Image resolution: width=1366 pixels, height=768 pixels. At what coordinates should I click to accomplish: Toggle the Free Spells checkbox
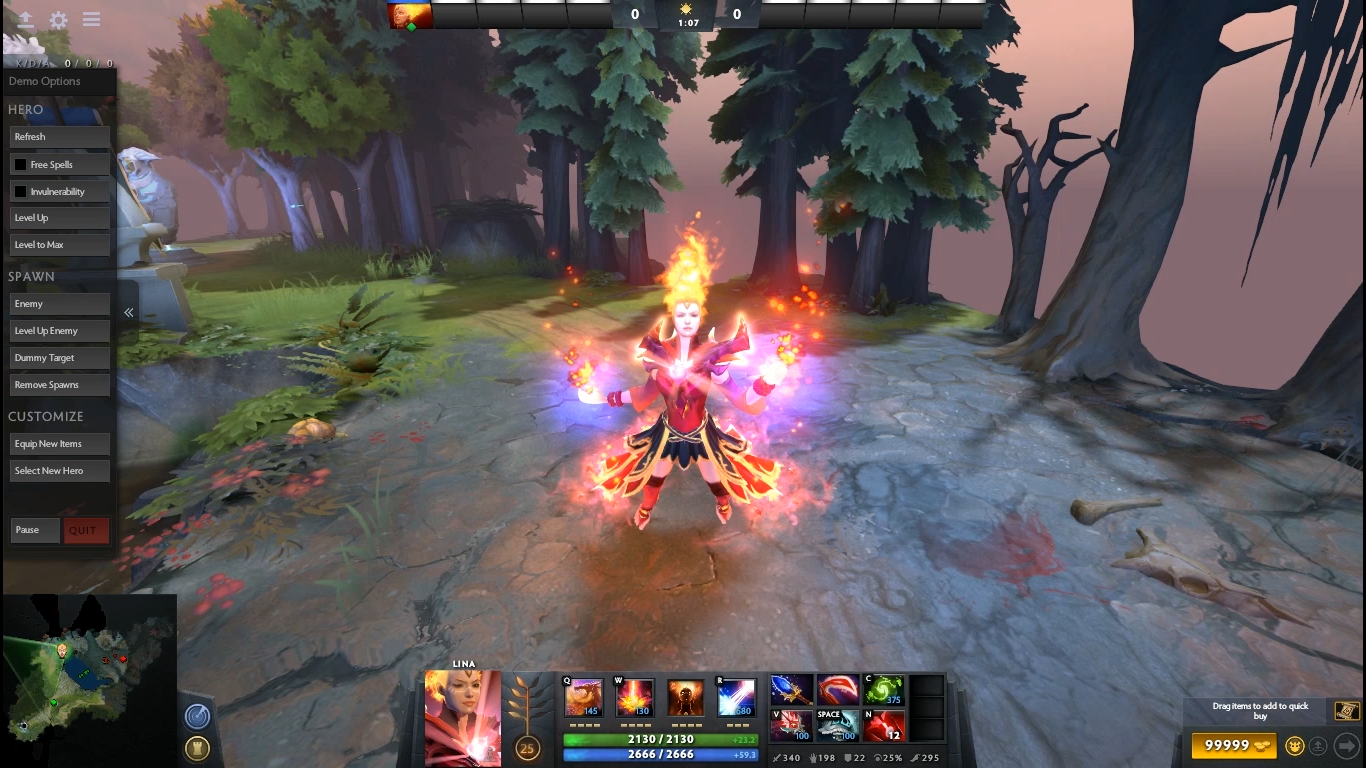tap(20, 164)
